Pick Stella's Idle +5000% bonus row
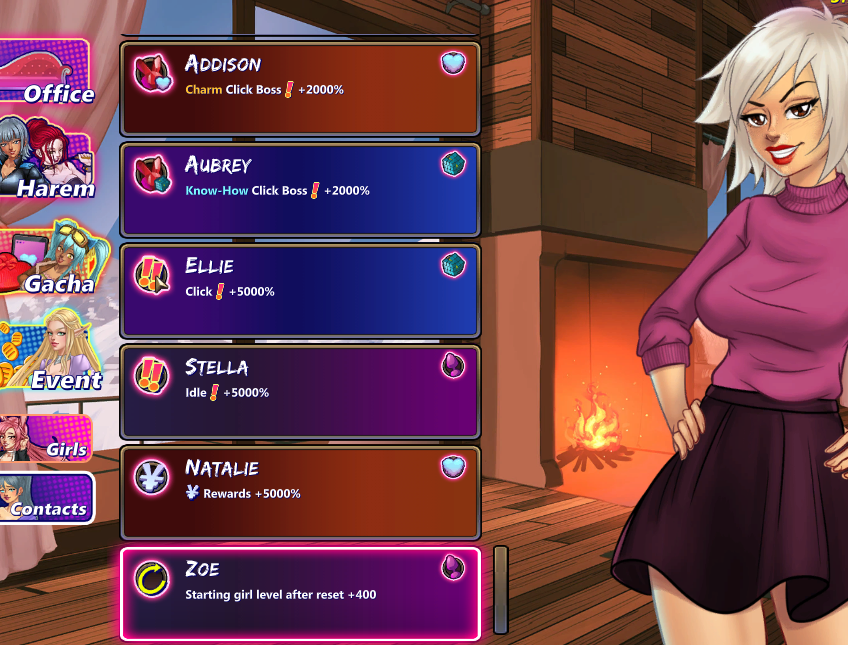 tap(300, 391)
